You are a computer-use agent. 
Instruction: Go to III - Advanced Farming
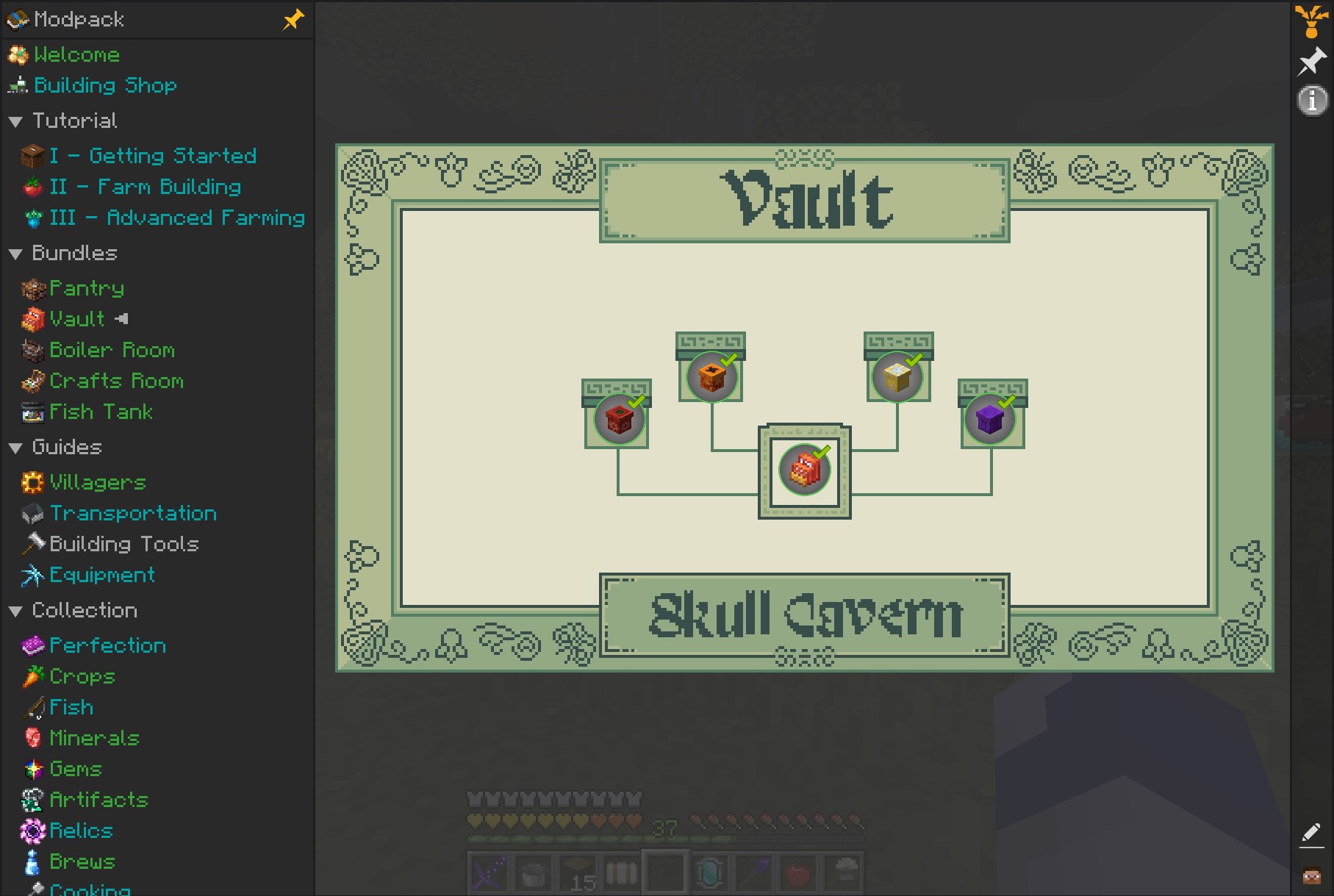click(x=176, y=218)
